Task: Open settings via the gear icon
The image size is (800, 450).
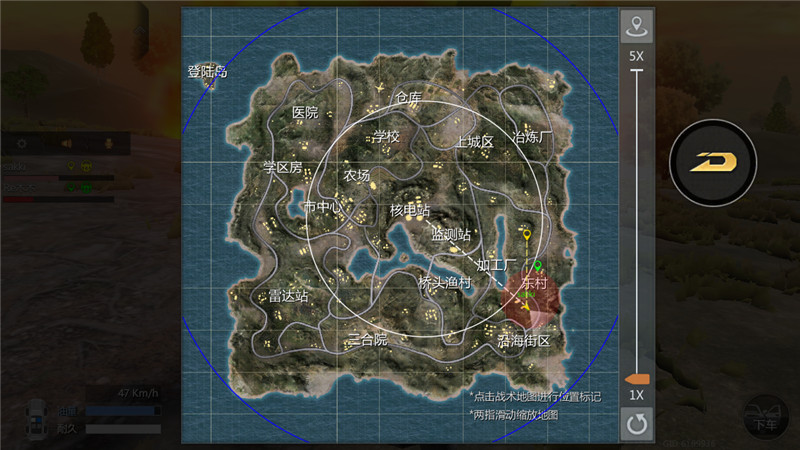Action: (x=21, y=143)
